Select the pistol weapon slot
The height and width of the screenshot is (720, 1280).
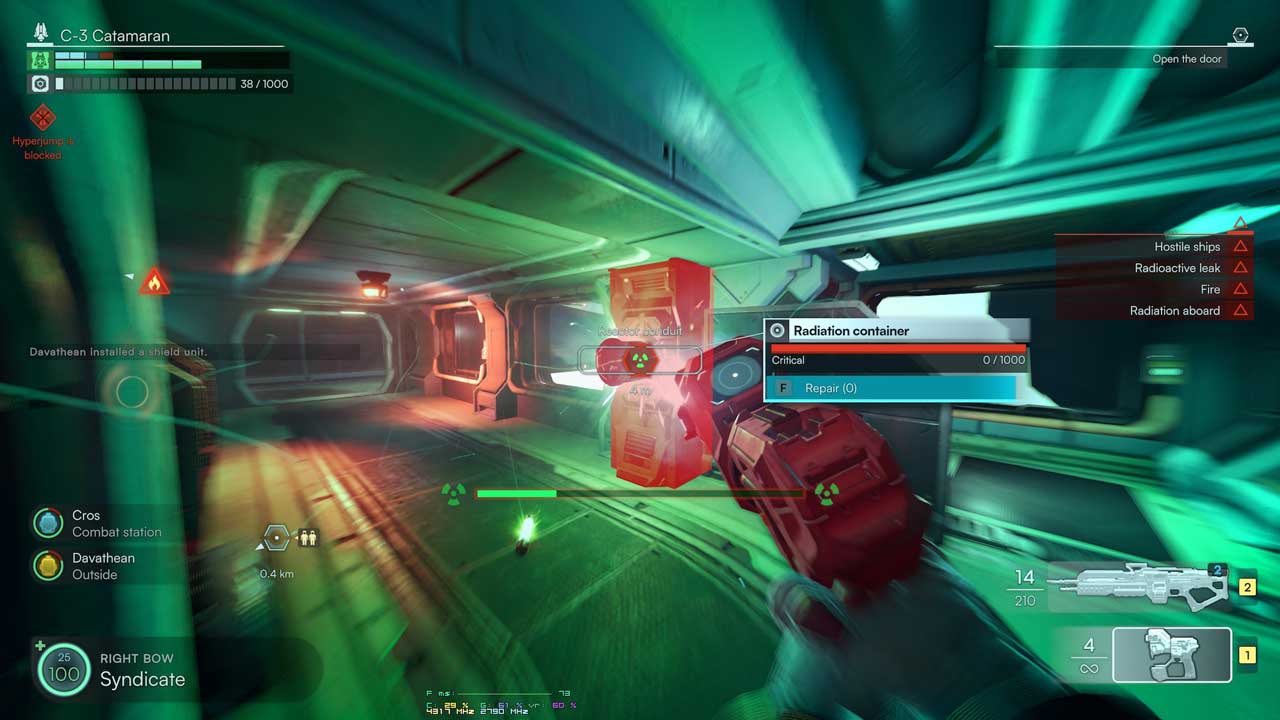1171,655
